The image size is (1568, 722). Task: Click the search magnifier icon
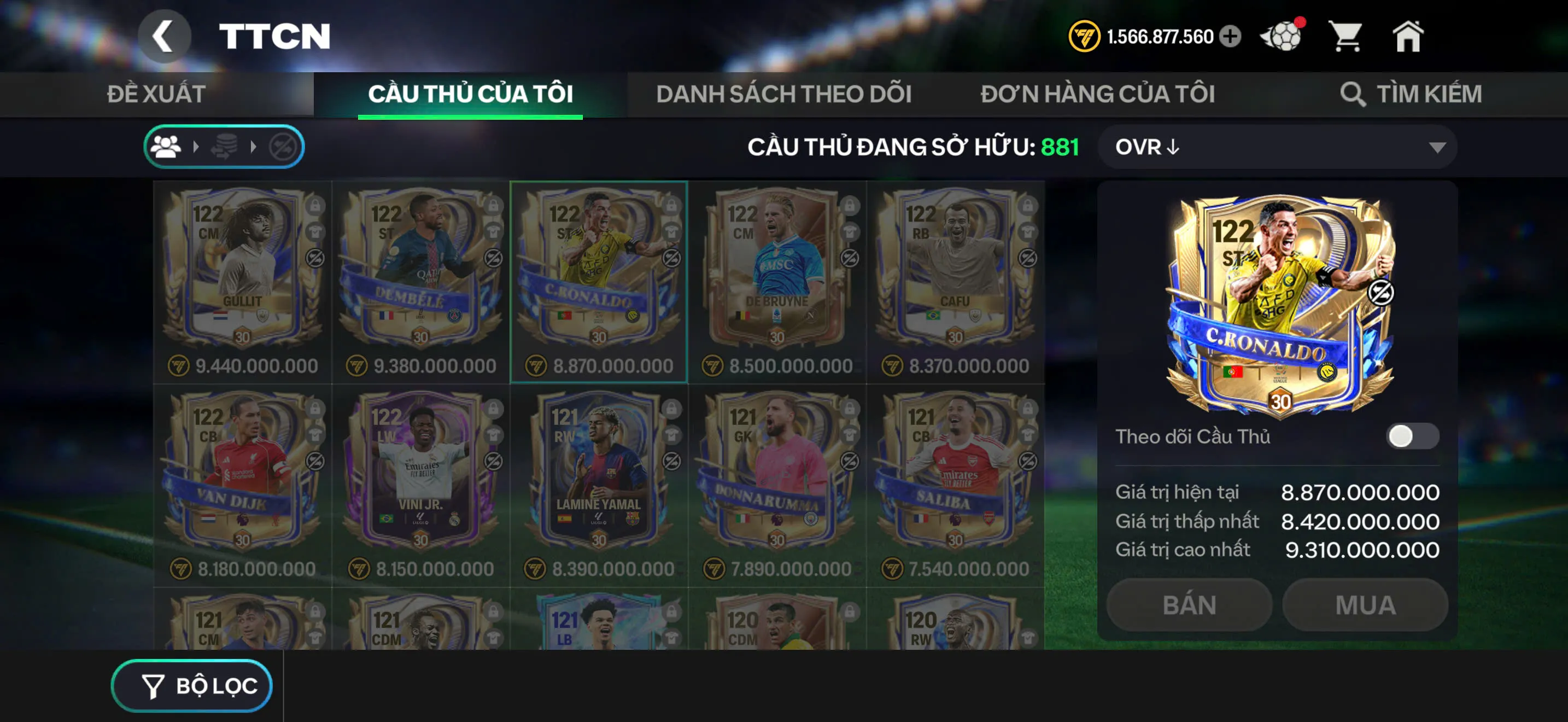pyautogui.click(x=1353, y=95)
